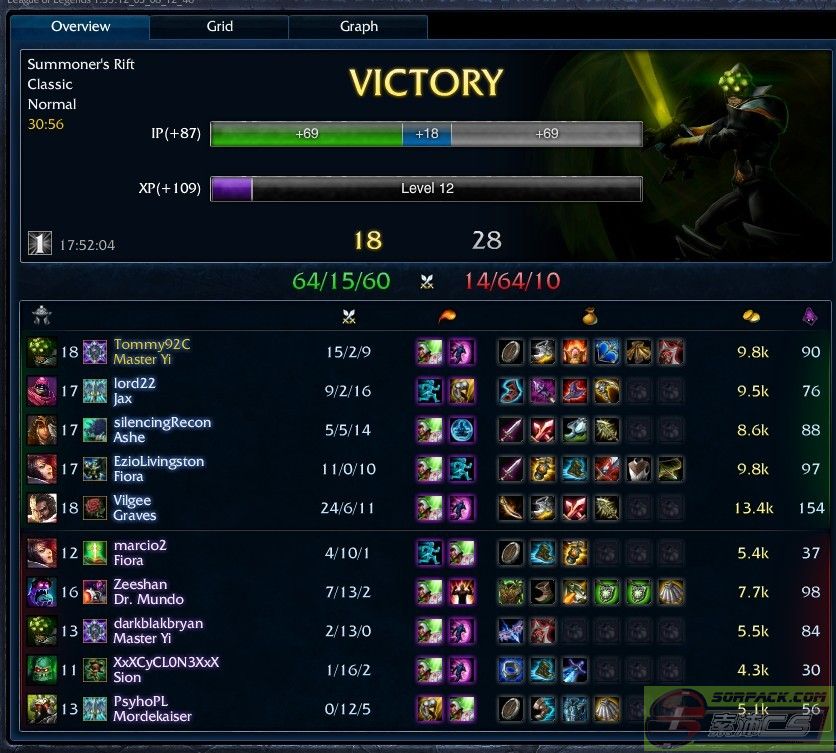Click the item bag column header
Image resolution: width=836 pixels, height=753 pixels.
(591, 316)
